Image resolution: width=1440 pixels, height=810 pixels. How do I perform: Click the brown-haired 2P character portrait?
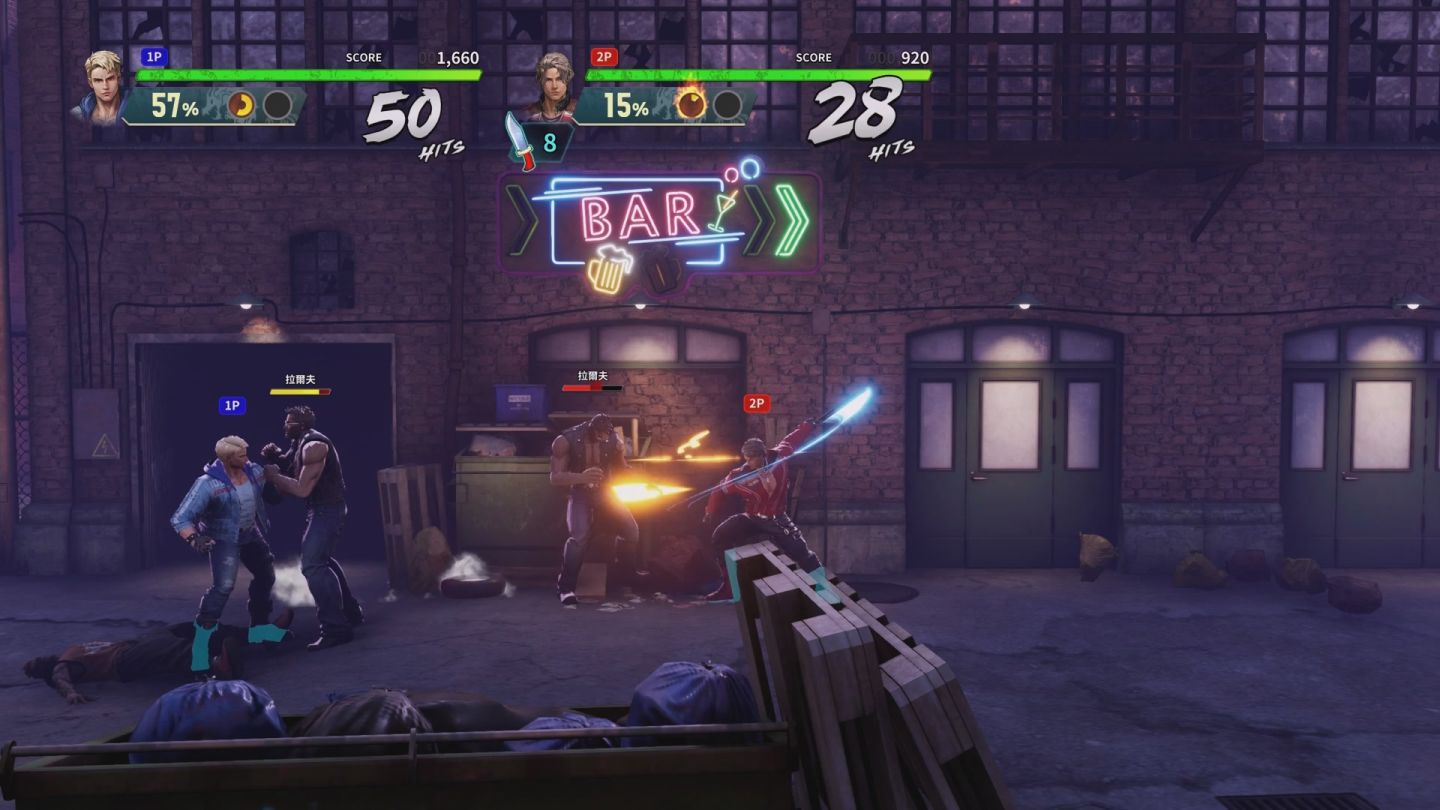tap(552, 87)
